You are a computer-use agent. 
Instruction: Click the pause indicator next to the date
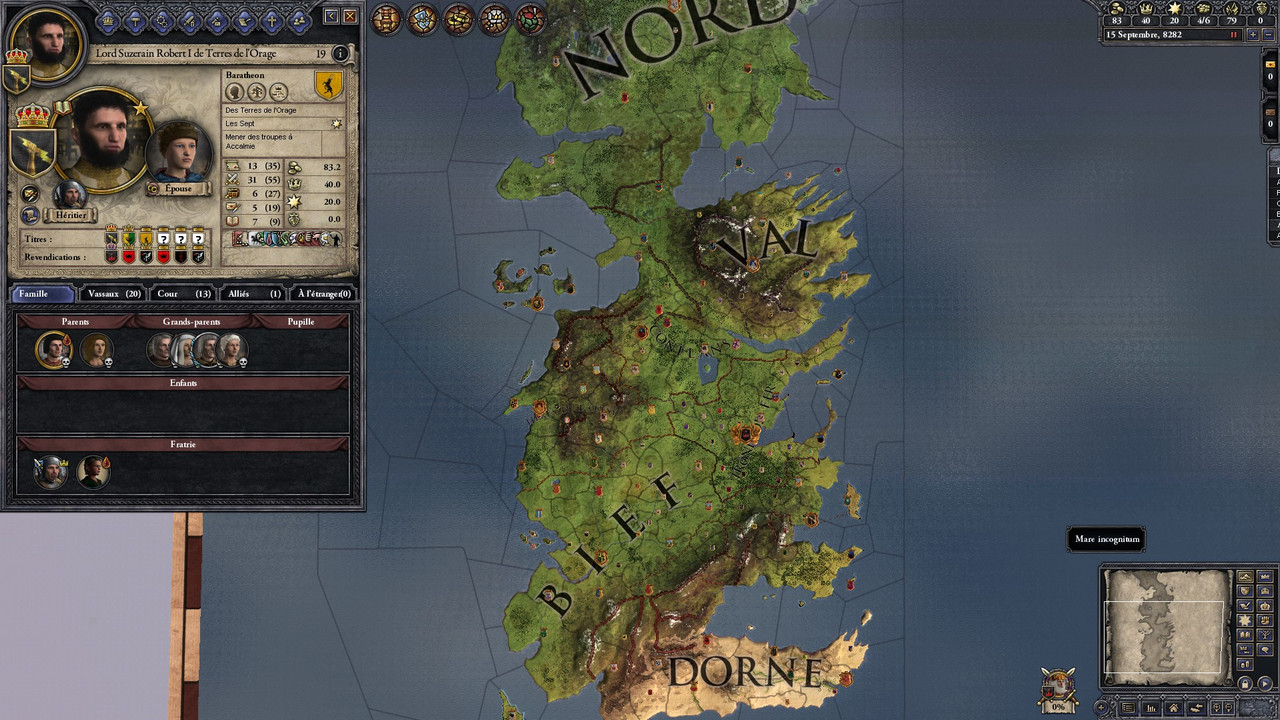[1234, 34]
